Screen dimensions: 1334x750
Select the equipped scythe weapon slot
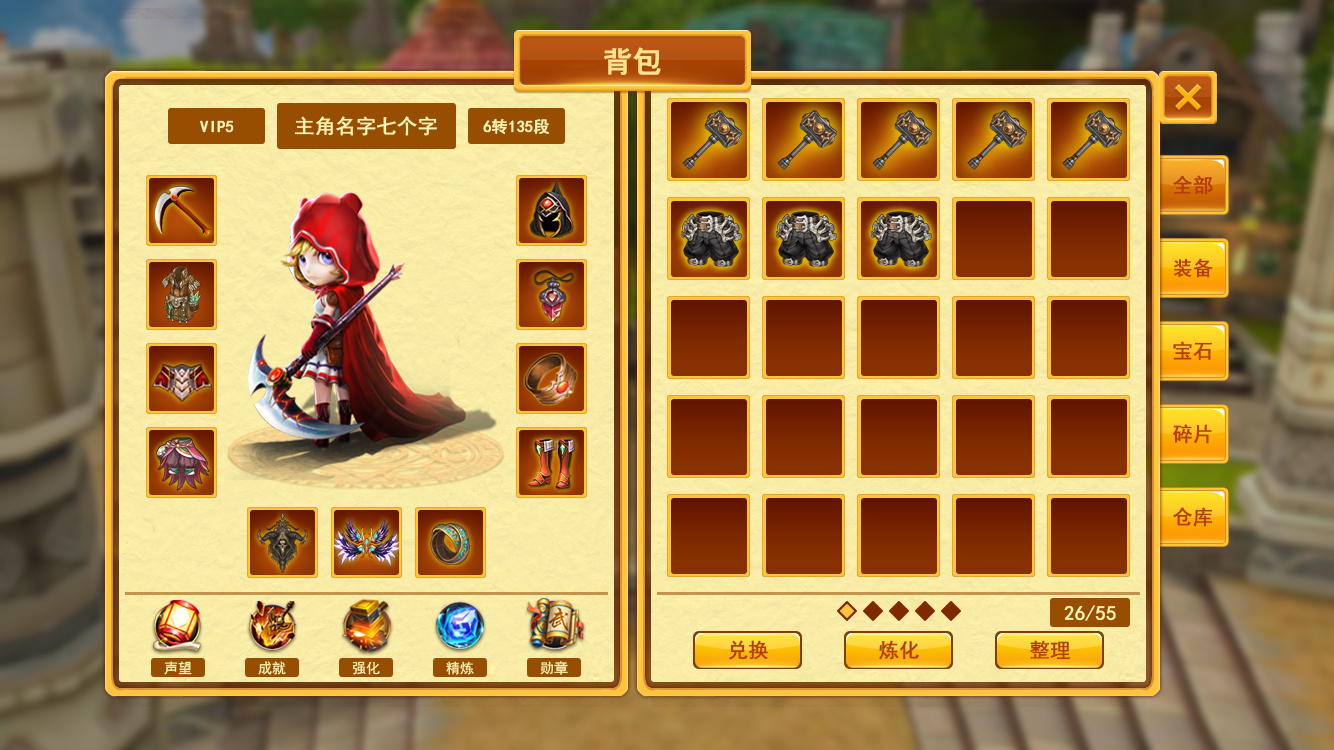(x=181, y=212)
